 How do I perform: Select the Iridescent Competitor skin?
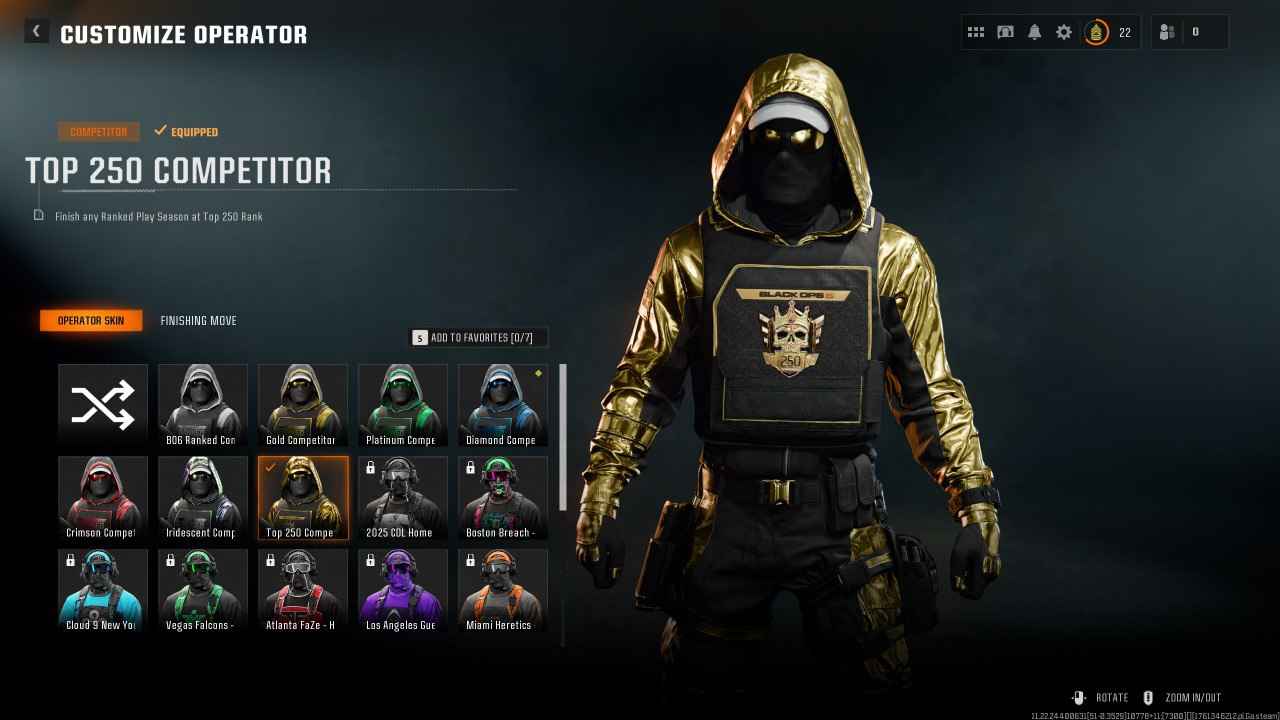202,496
